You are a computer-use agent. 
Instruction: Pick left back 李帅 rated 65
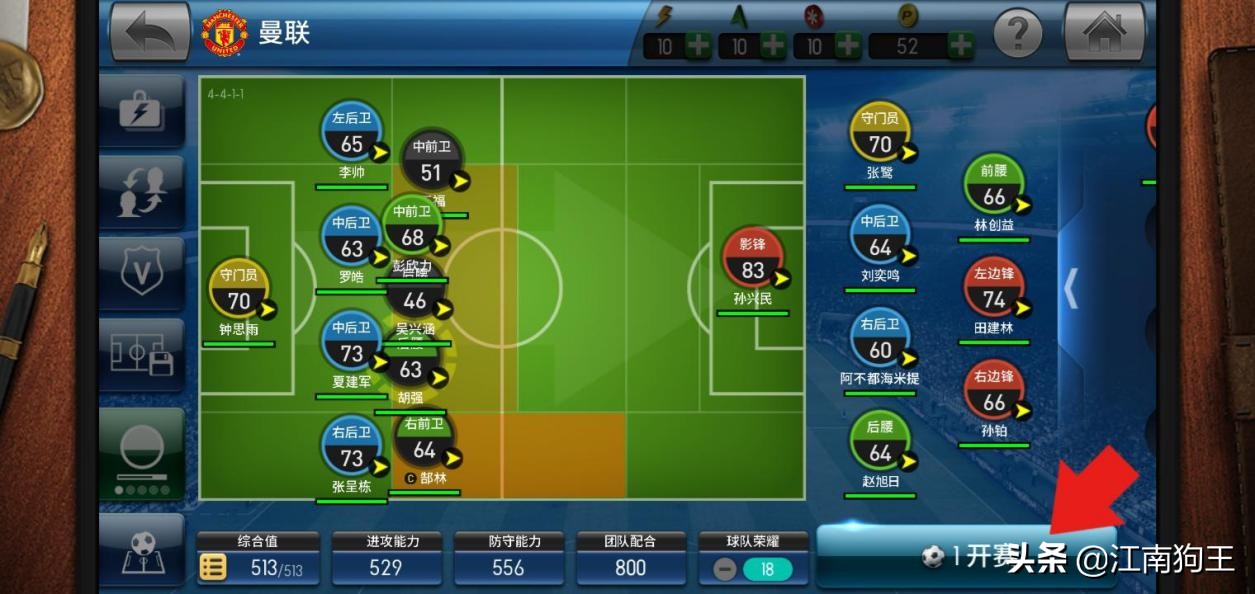pyautogui.click(x=351, y=134)
